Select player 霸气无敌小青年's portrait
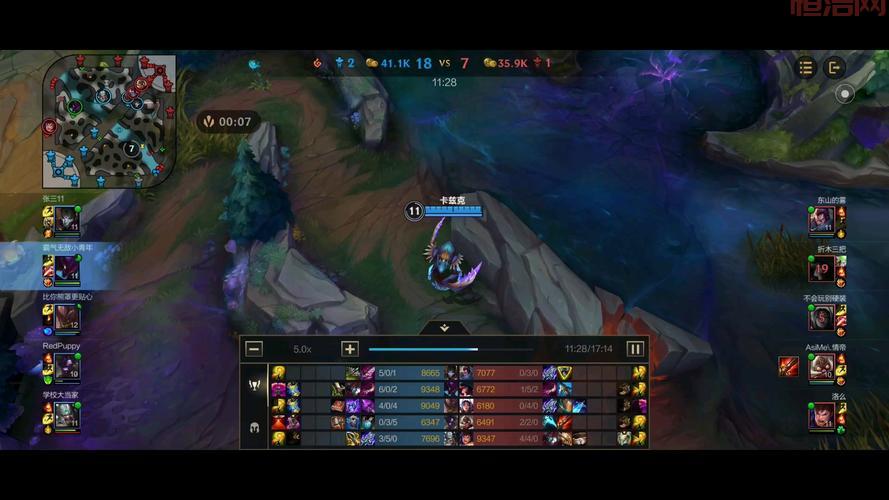 click(x=66, y=269)
